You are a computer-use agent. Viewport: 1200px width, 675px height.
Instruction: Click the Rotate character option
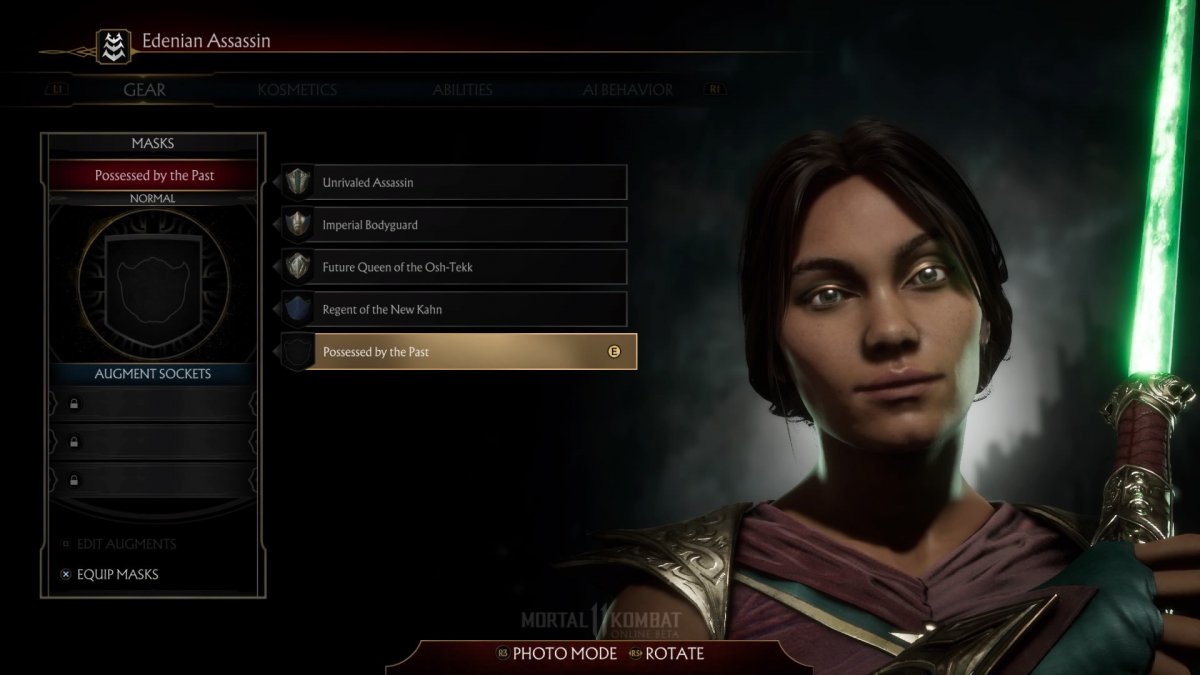click(674, 654)
